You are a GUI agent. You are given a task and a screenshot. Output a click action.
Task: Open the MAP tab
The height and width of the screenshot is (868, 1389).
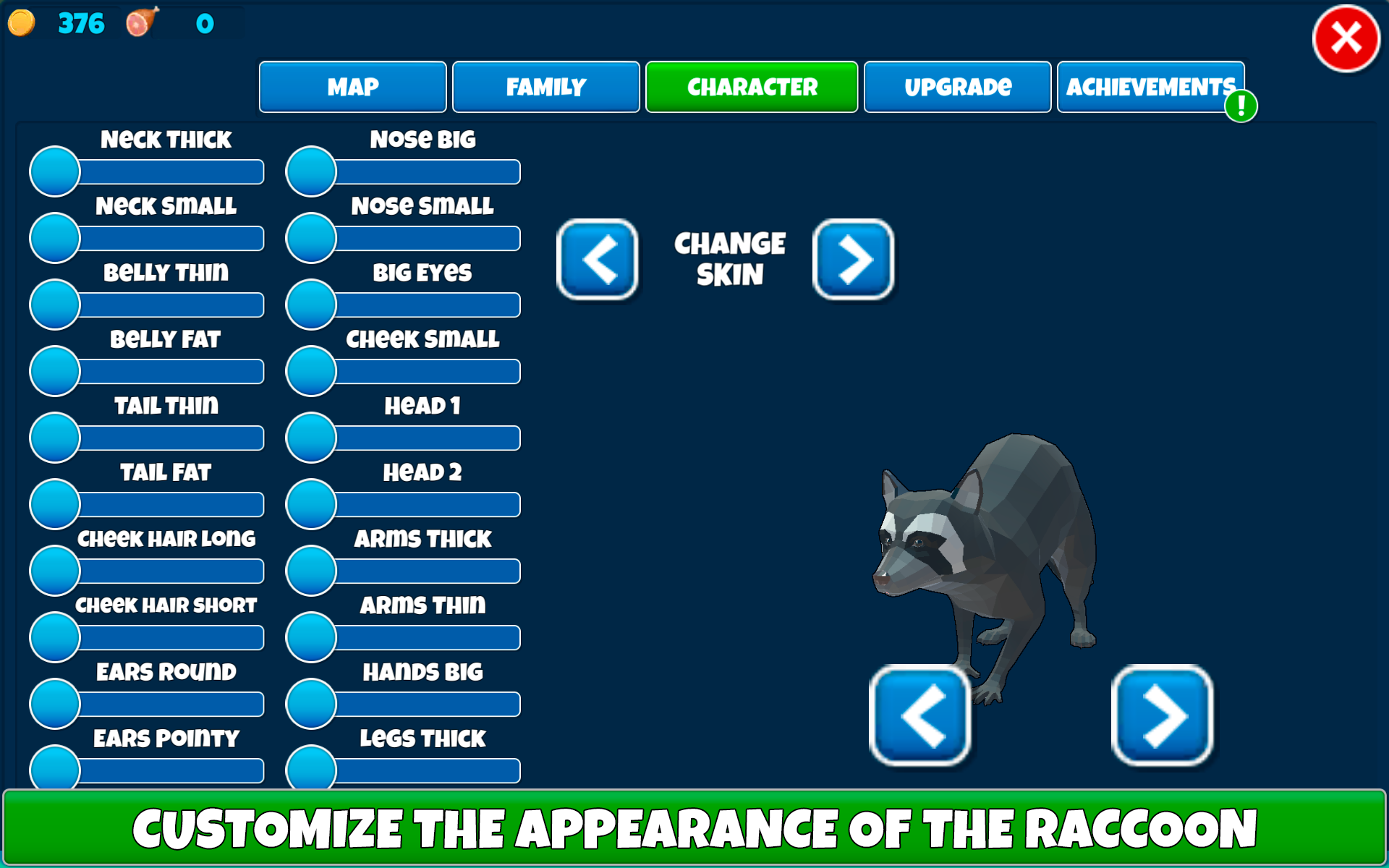pyautogui.click(x=352, y=86)
